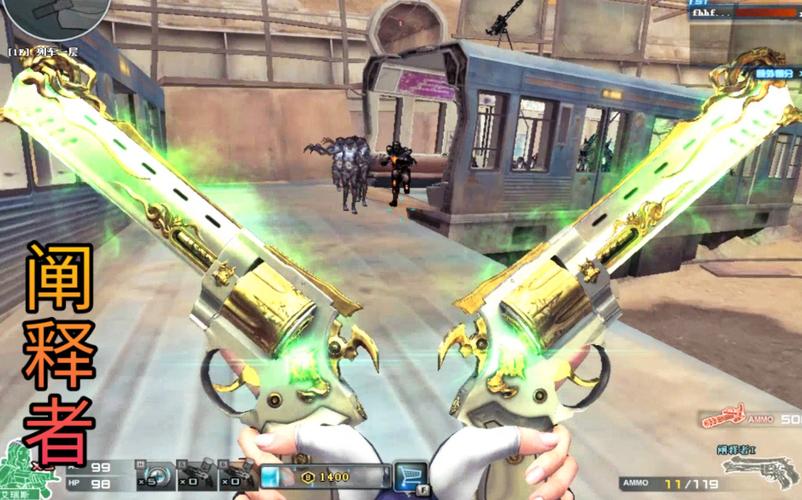Open the shopping cart store
Viewport: 802px width, 500px height.
pos(409,477)
